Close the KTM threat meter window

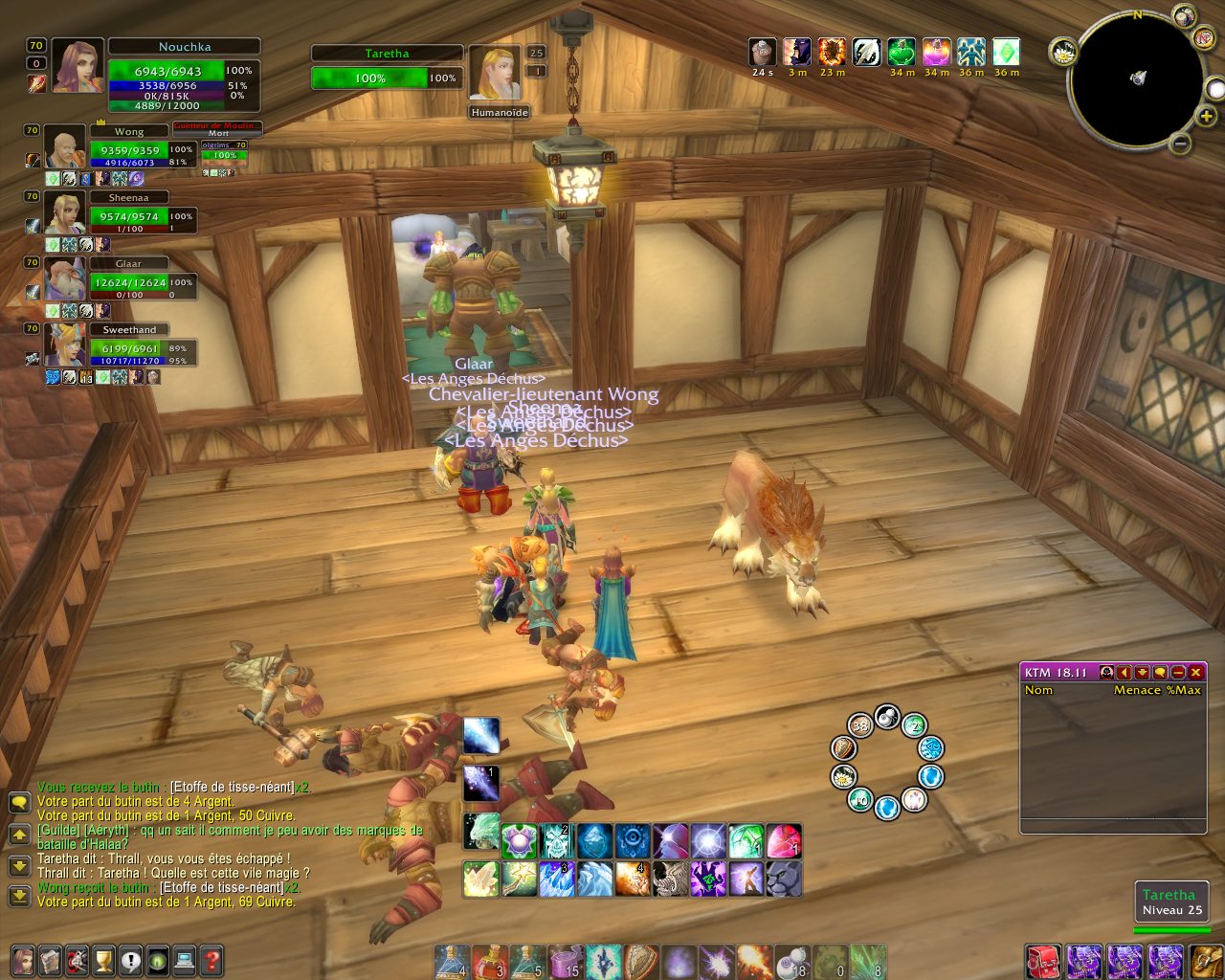(1195, 673)
